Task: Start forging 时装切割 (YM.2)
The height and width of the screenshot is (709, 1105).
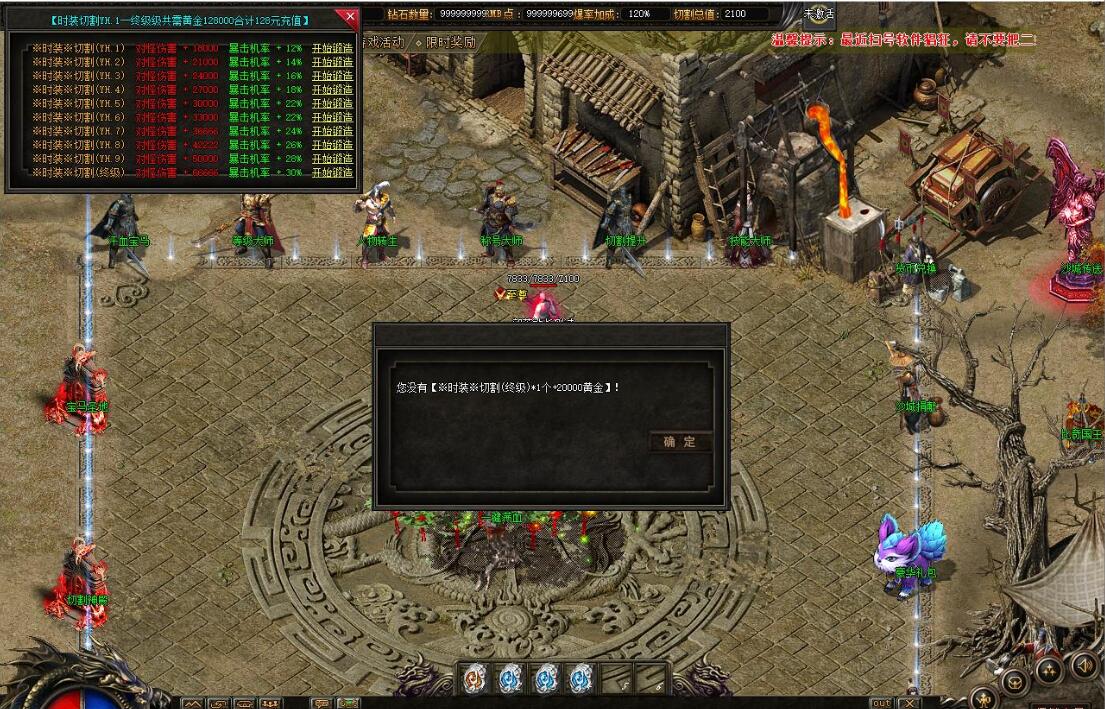Action: click(x=332, y=62)
